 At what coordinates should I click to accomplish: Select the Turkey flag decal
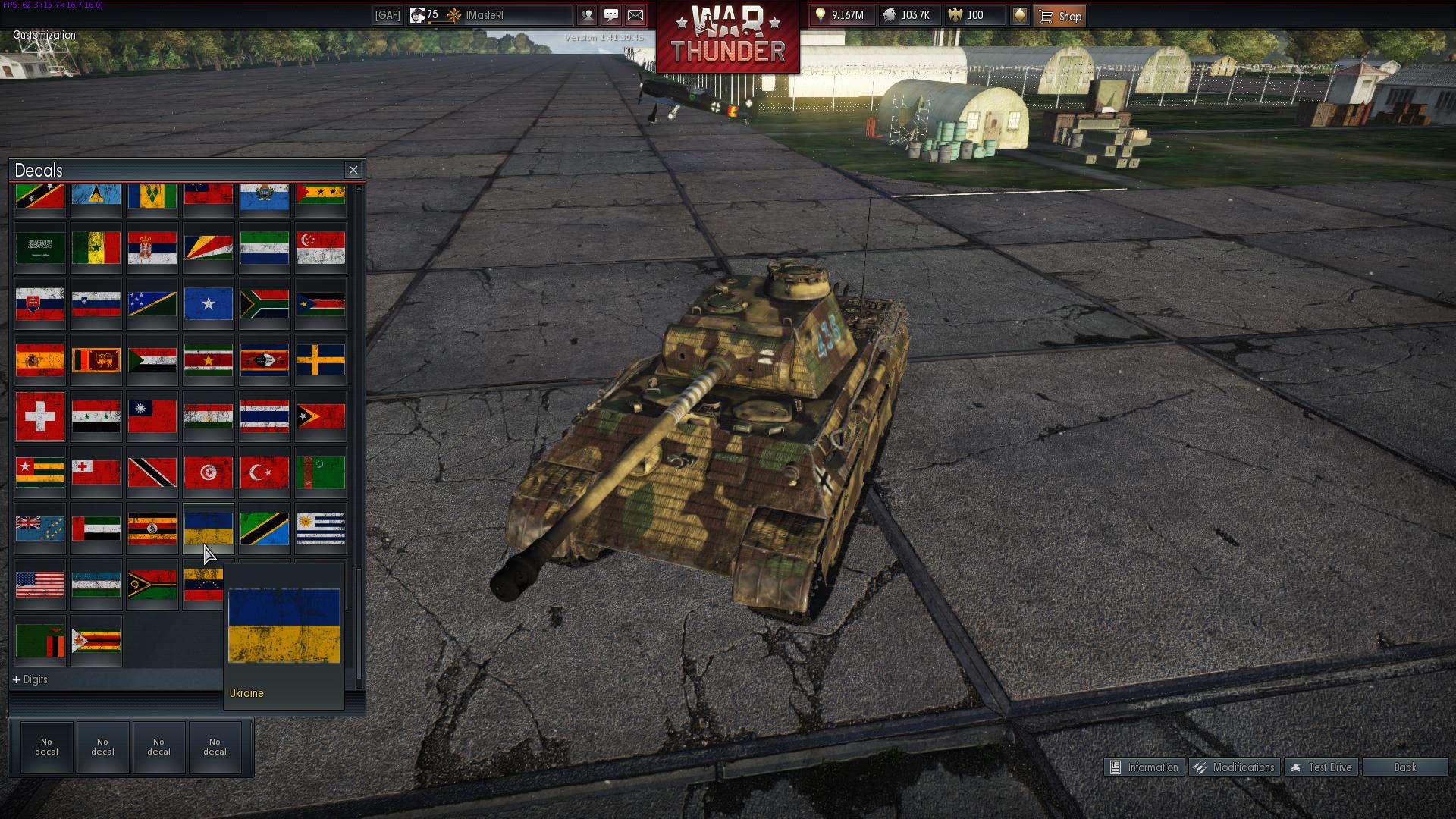coord(265,472)
